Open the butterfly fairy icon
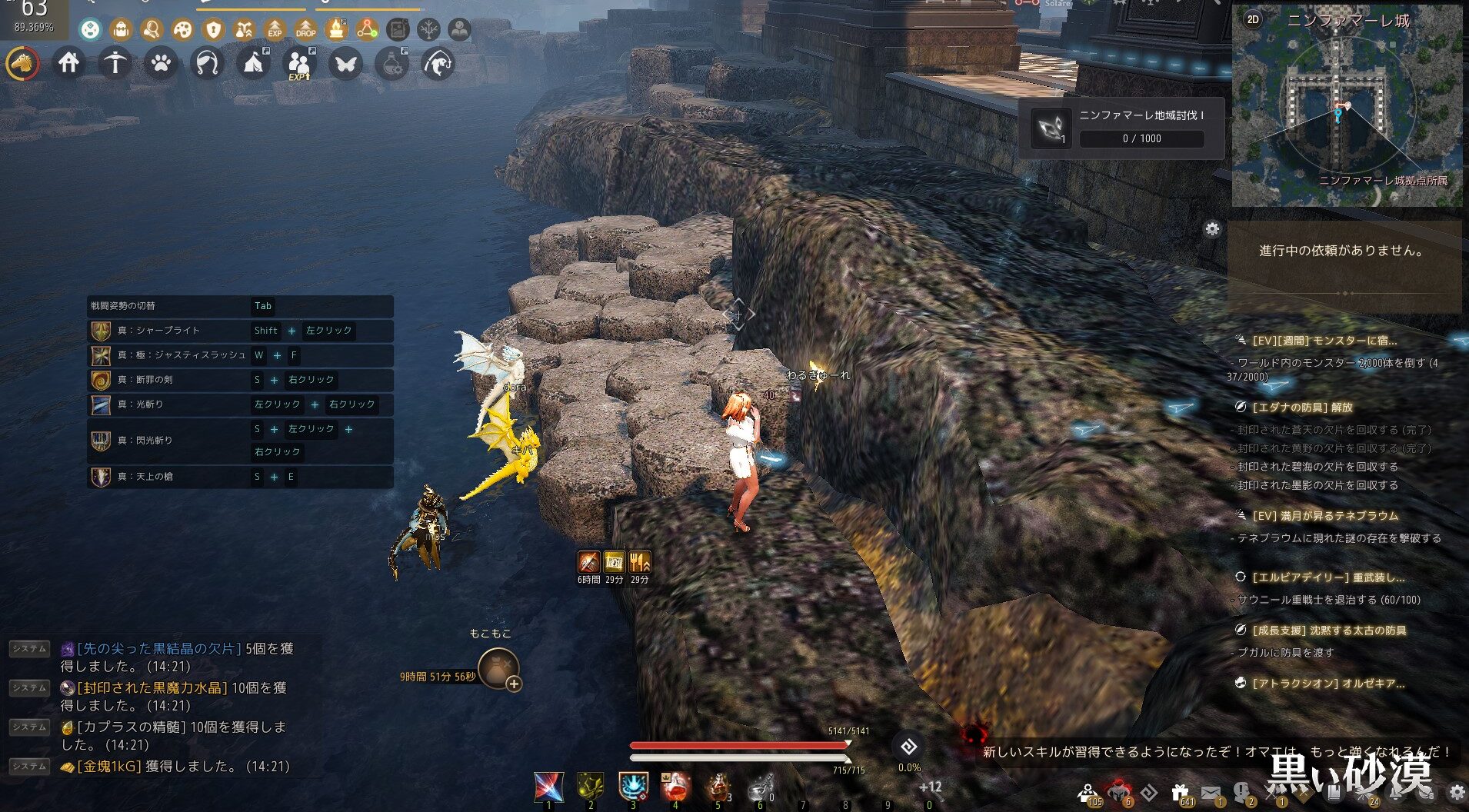 click(345, 63)
